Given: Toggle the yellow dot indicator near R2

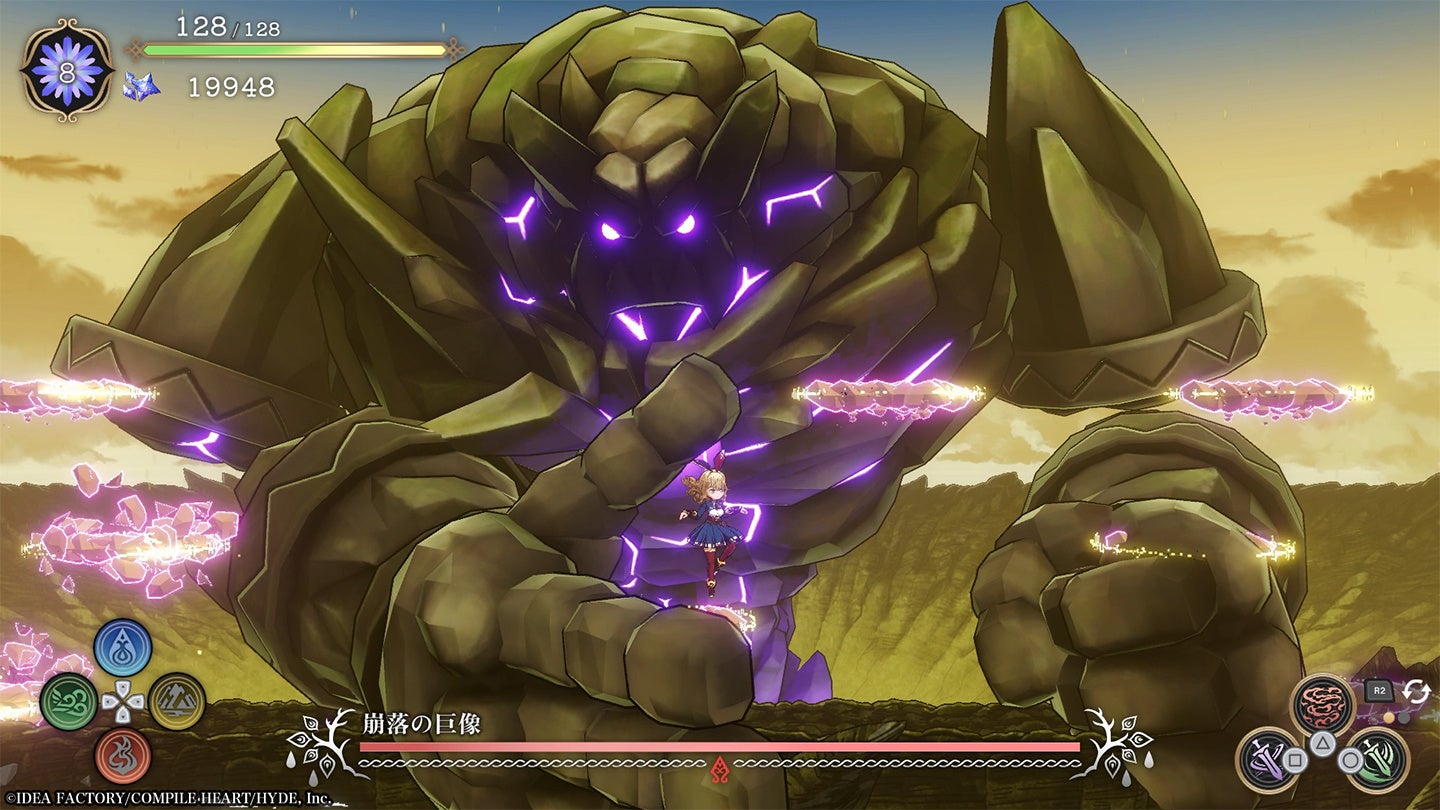Looking at the screenshot, I should pos(1389,717).
